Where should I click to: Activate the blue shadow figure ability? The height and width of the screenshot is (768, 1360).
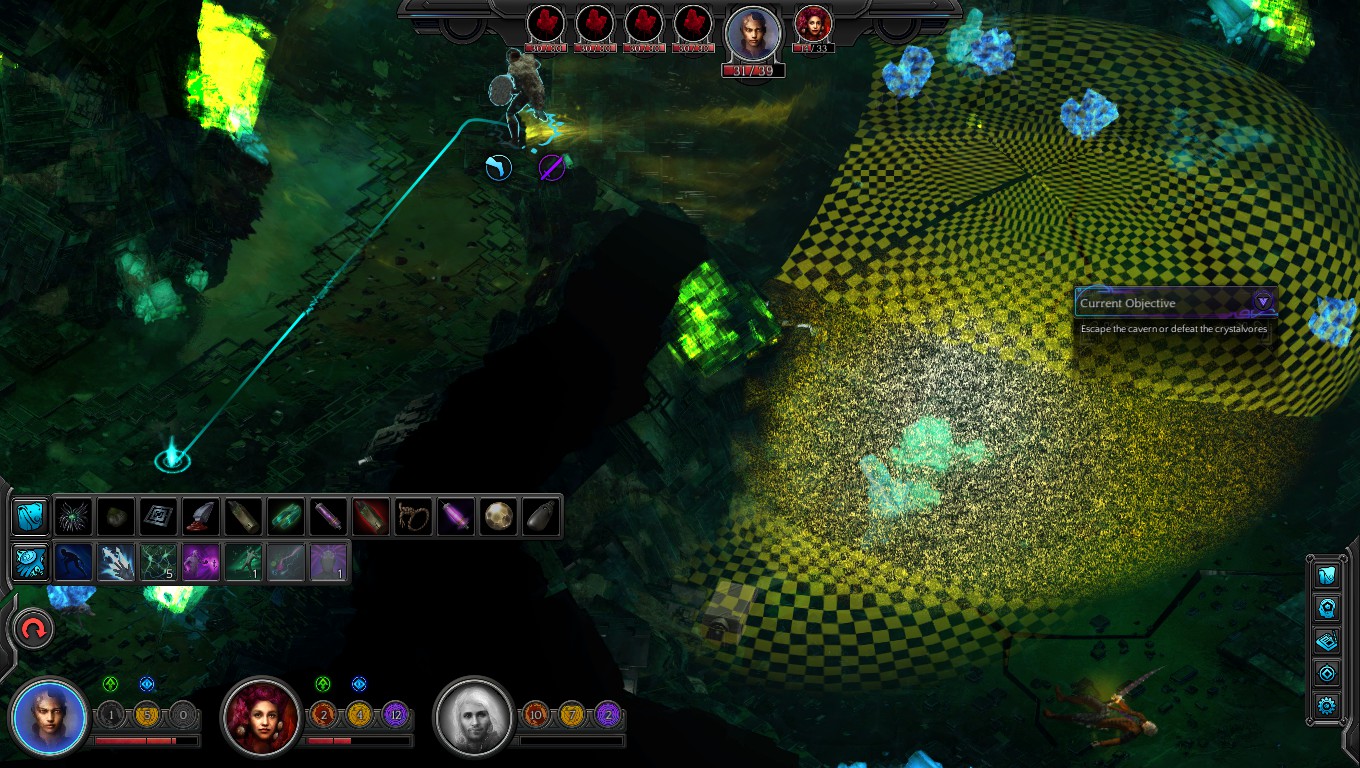pyautogui.click(x=73, y=562)
